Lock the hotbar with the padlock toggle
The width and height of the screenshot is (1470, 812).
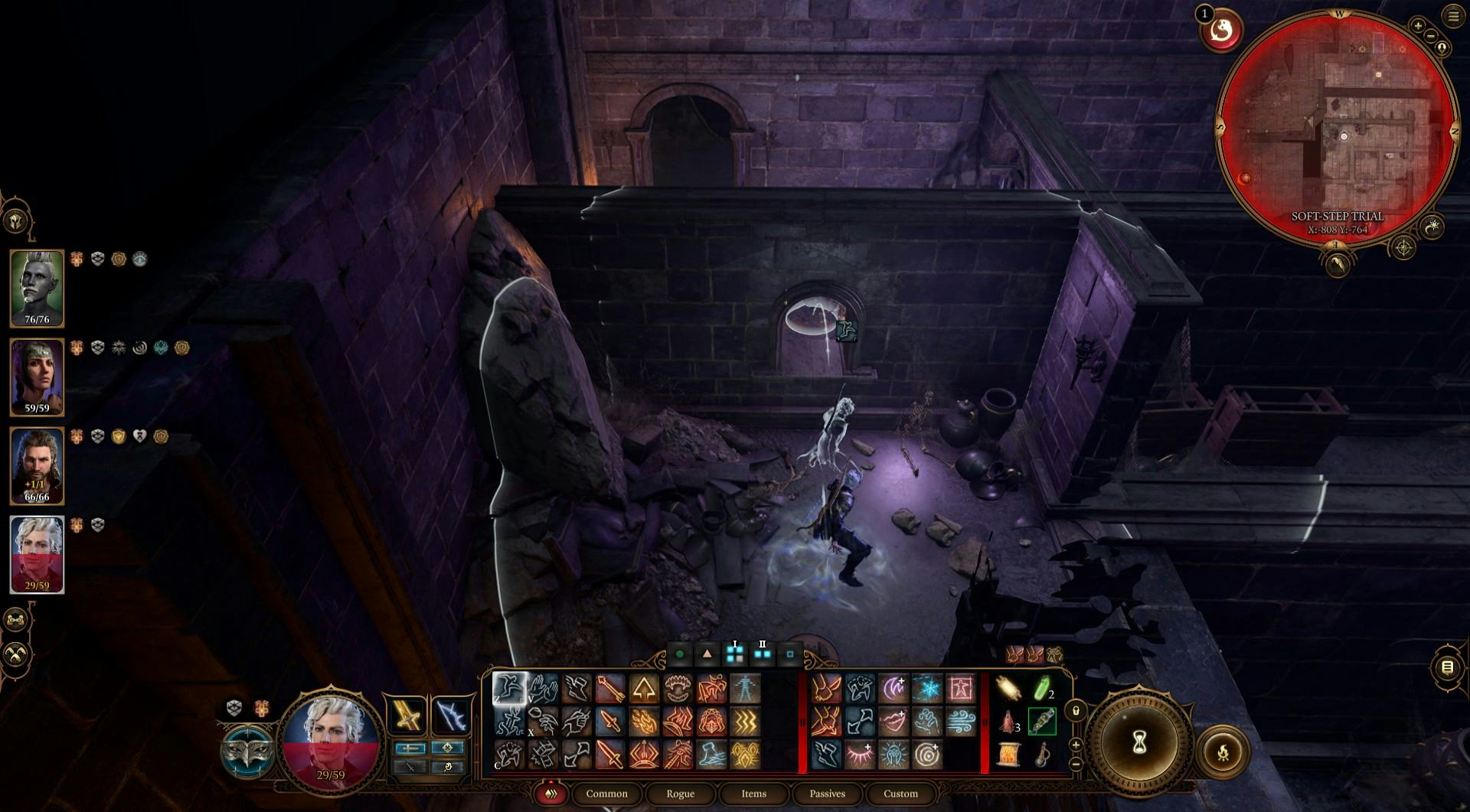[1076, 712]
